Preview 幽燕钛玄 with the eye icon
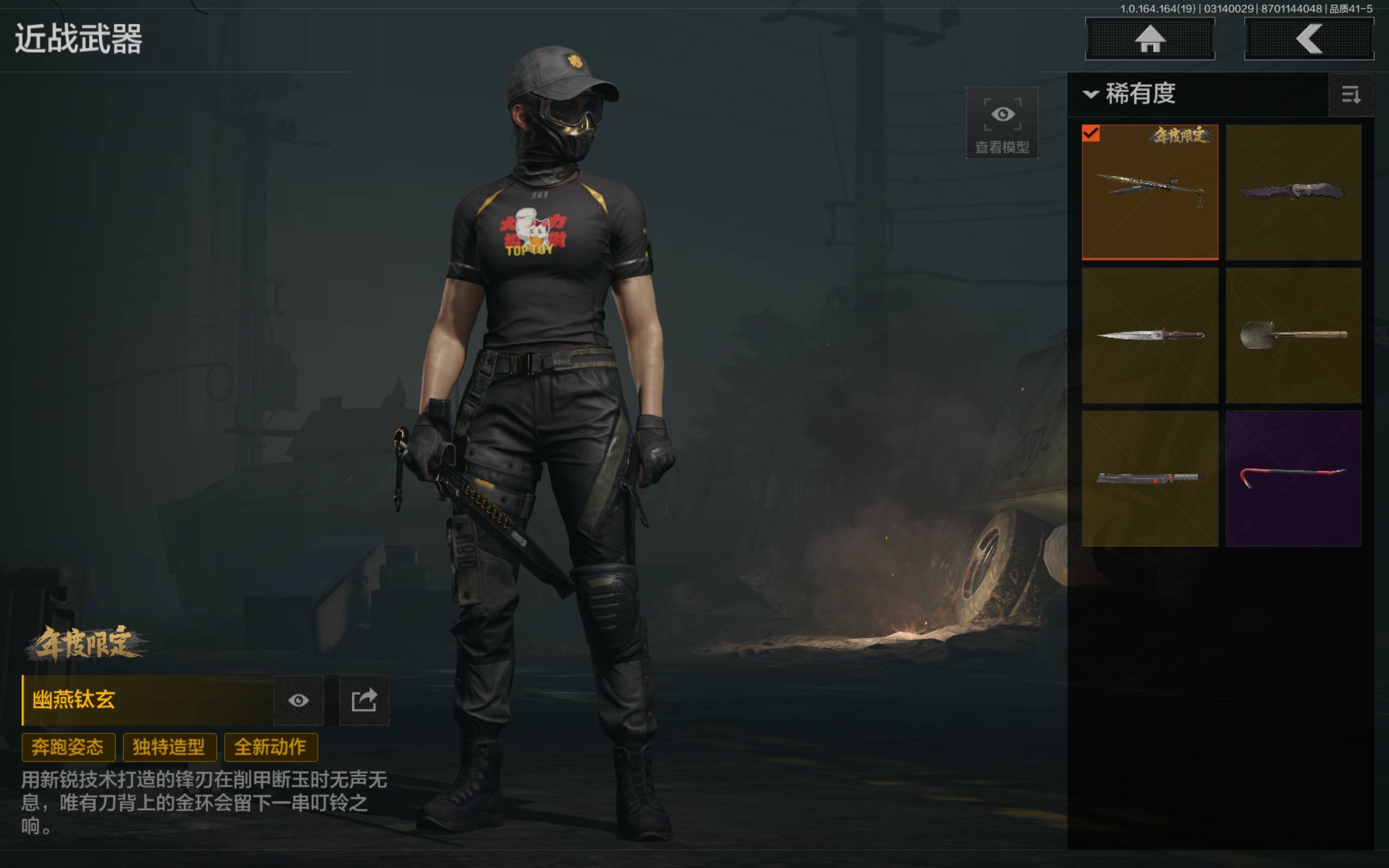This screenshot has height=868, width=1389. (298, 700)
